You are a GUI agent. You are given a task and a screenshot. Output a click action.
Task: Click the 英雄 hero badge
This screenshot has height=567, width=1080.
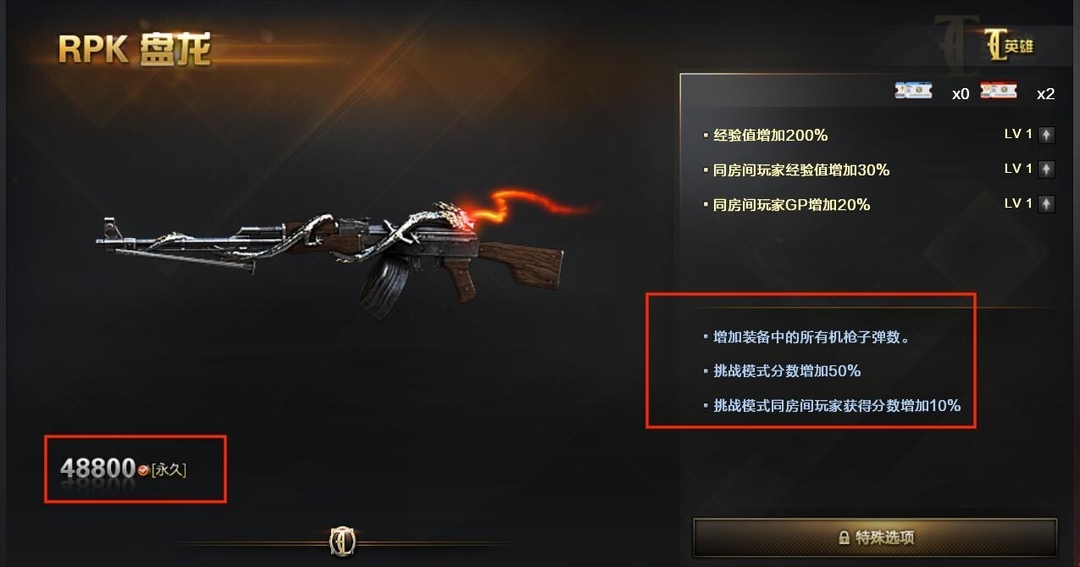pos(1007,46)
